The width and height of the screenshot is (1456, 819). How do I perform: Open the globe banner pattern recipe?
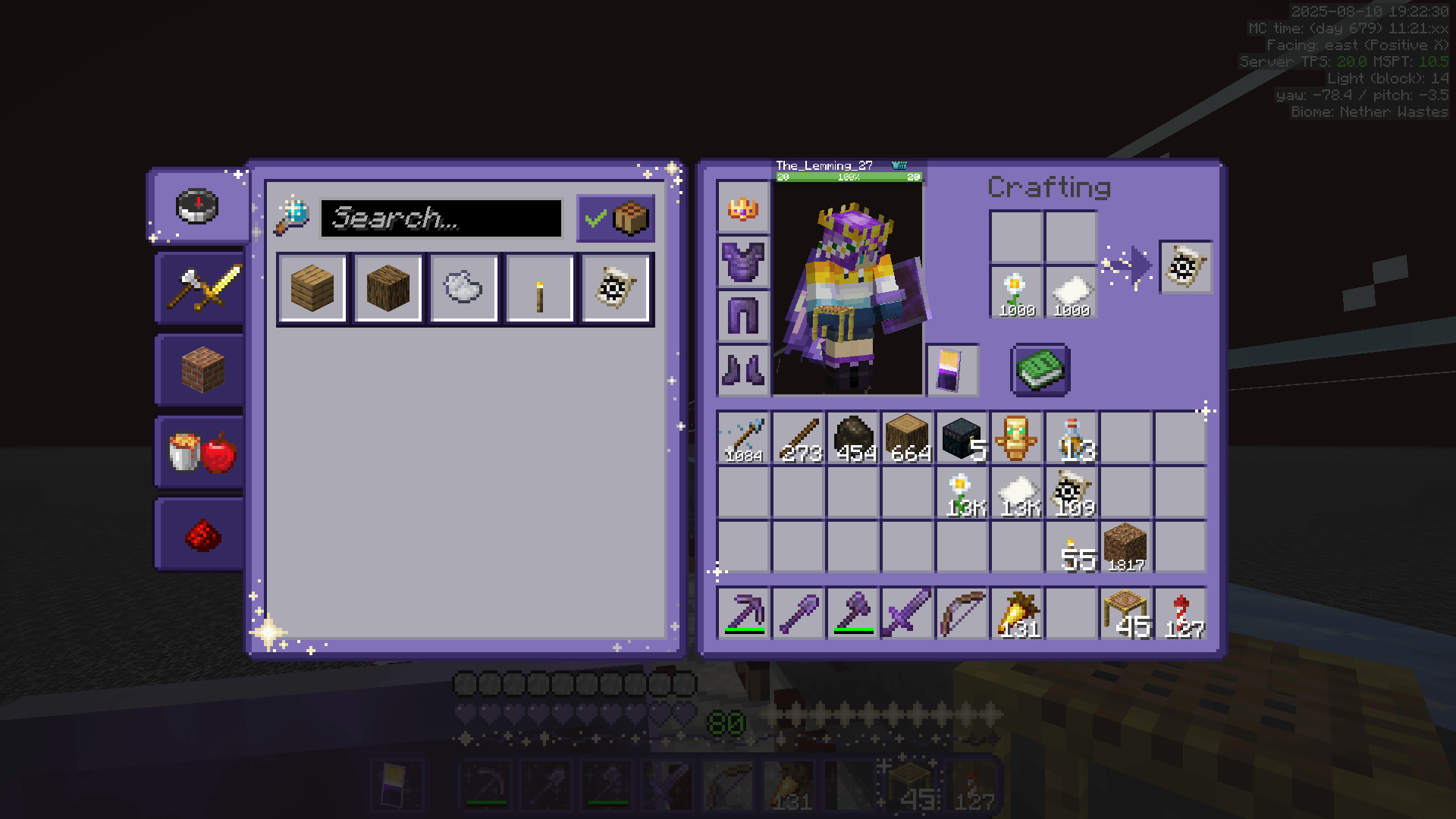pyautogui.click(x=616, y=289)
